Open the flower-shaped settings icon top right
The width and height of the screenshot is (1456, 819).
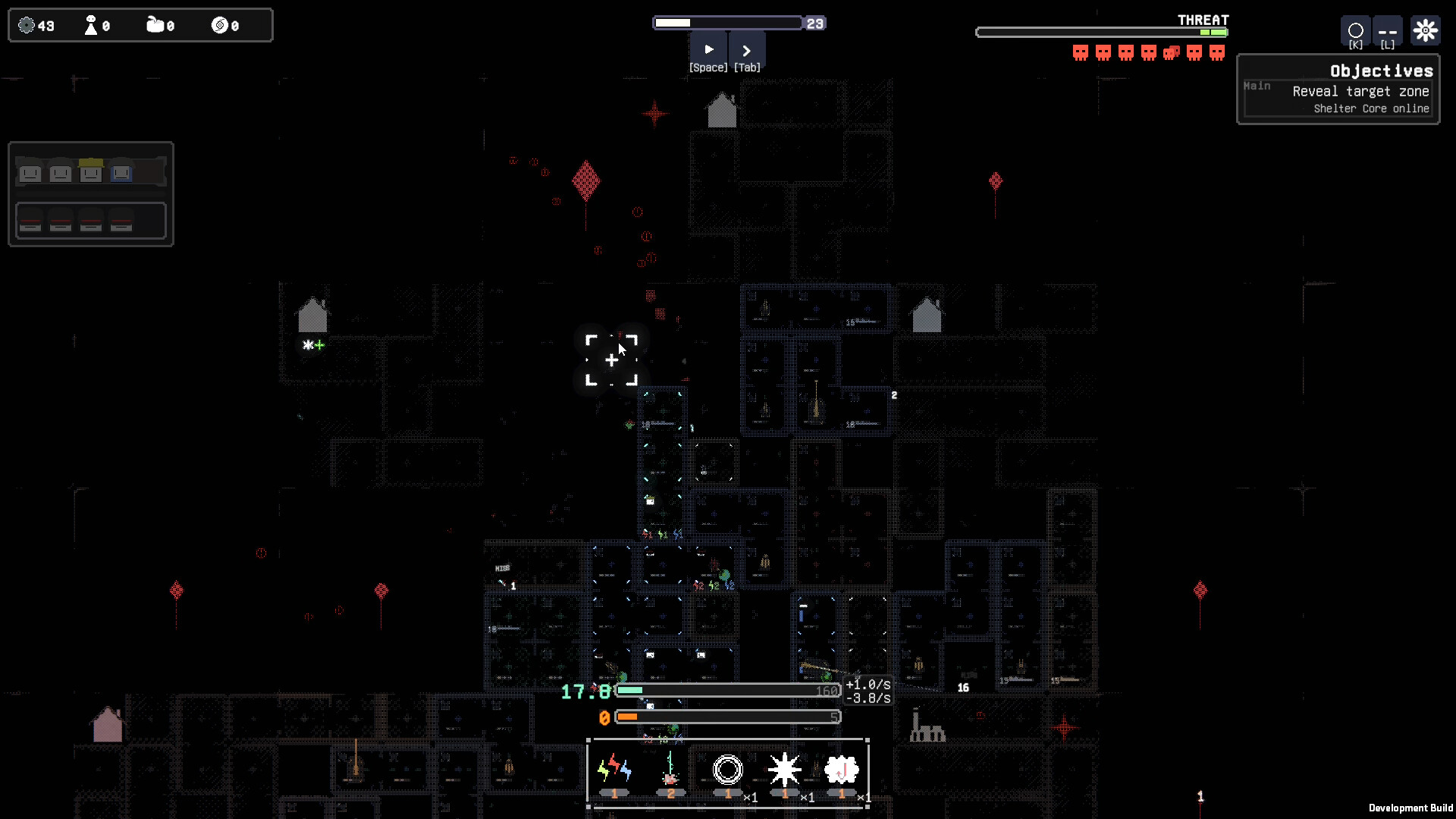click(1426, 30)
